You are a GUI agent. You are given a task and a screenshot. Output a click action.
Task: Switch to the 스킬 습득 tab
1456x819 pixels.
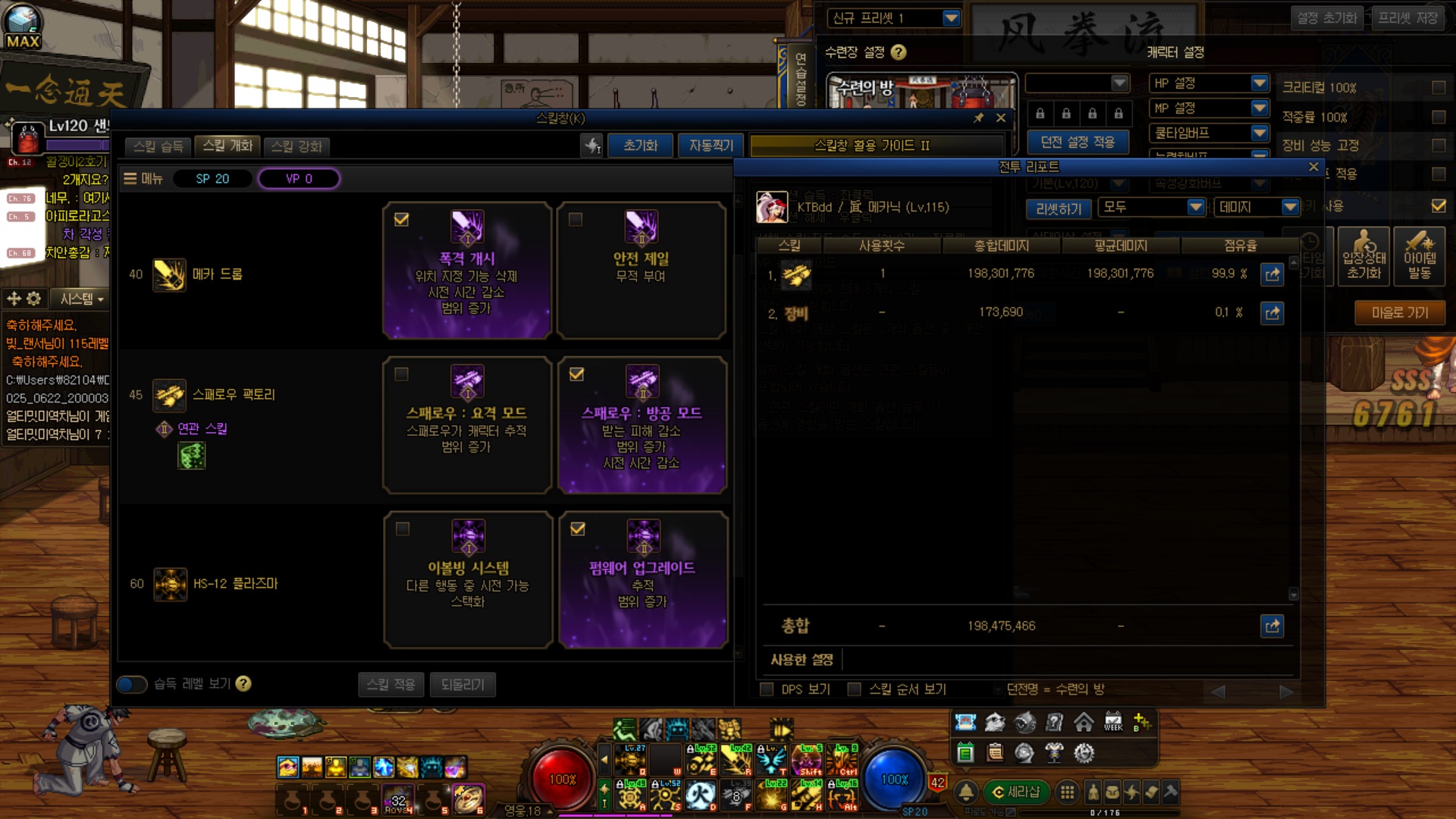point(158,146)
